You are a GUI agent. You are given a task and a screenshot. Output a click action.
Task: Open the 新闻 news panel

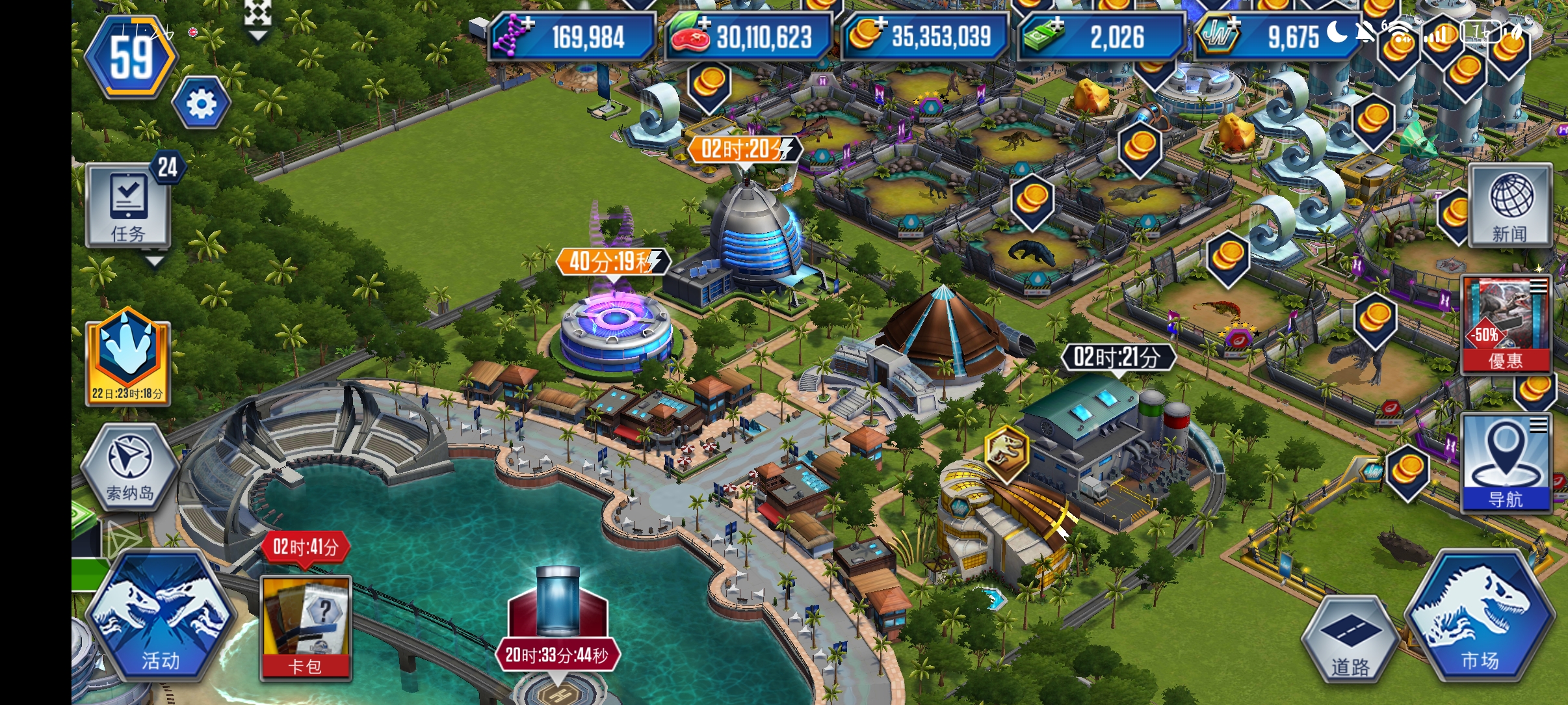tap(1509, 206)
